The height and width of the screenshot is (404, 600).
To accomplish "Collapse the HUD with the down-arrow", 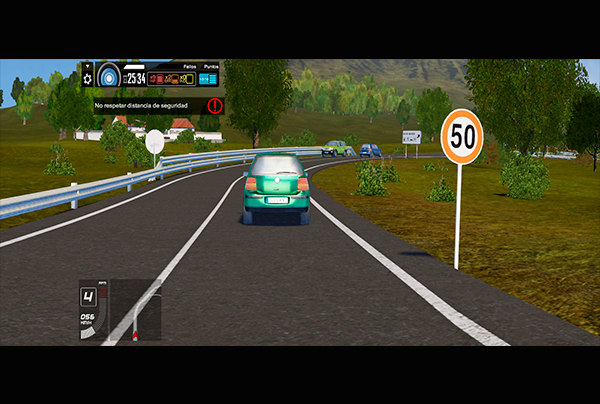I will (x=88, y=67).
